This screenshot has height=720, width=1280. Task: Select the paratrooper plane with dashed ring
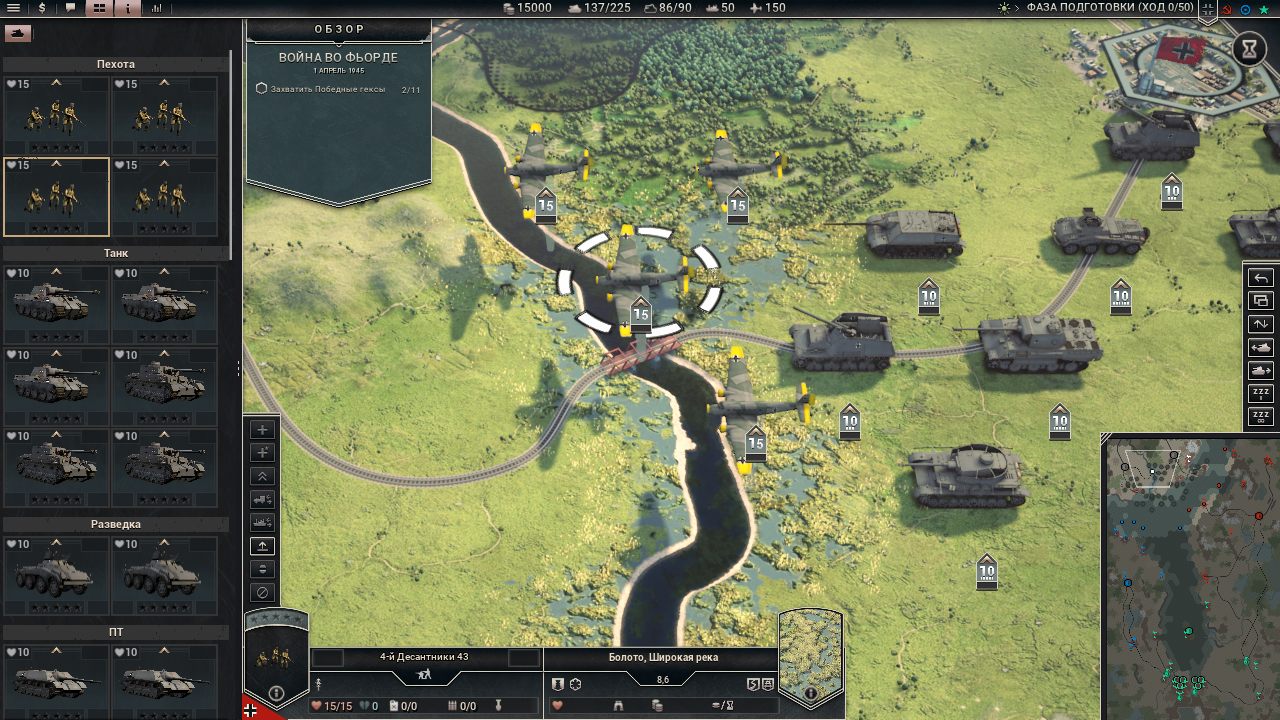click(x=638, y=280)
